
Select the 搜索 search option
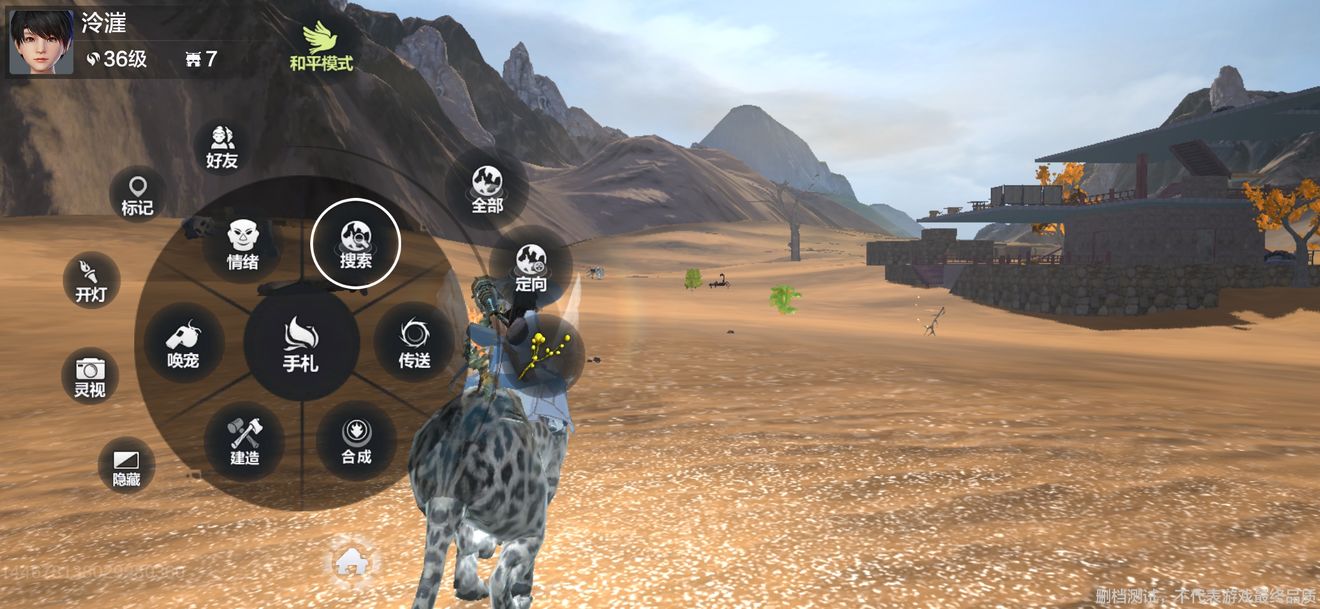tap(355, 243)
